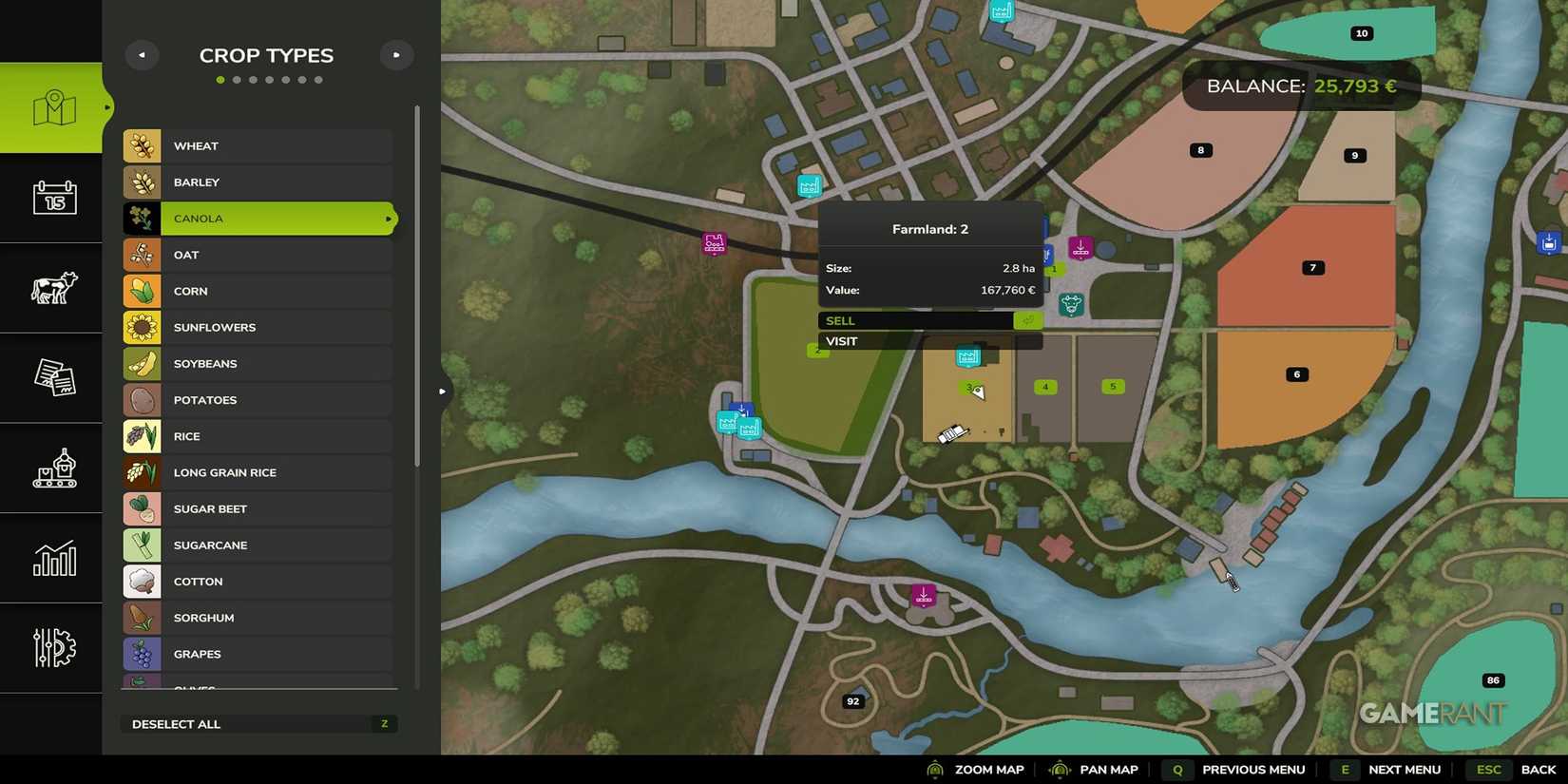Switch to Next Menu via E shortcut label
This screenshot has height=784, width=1568.
tap(1345, 770)
